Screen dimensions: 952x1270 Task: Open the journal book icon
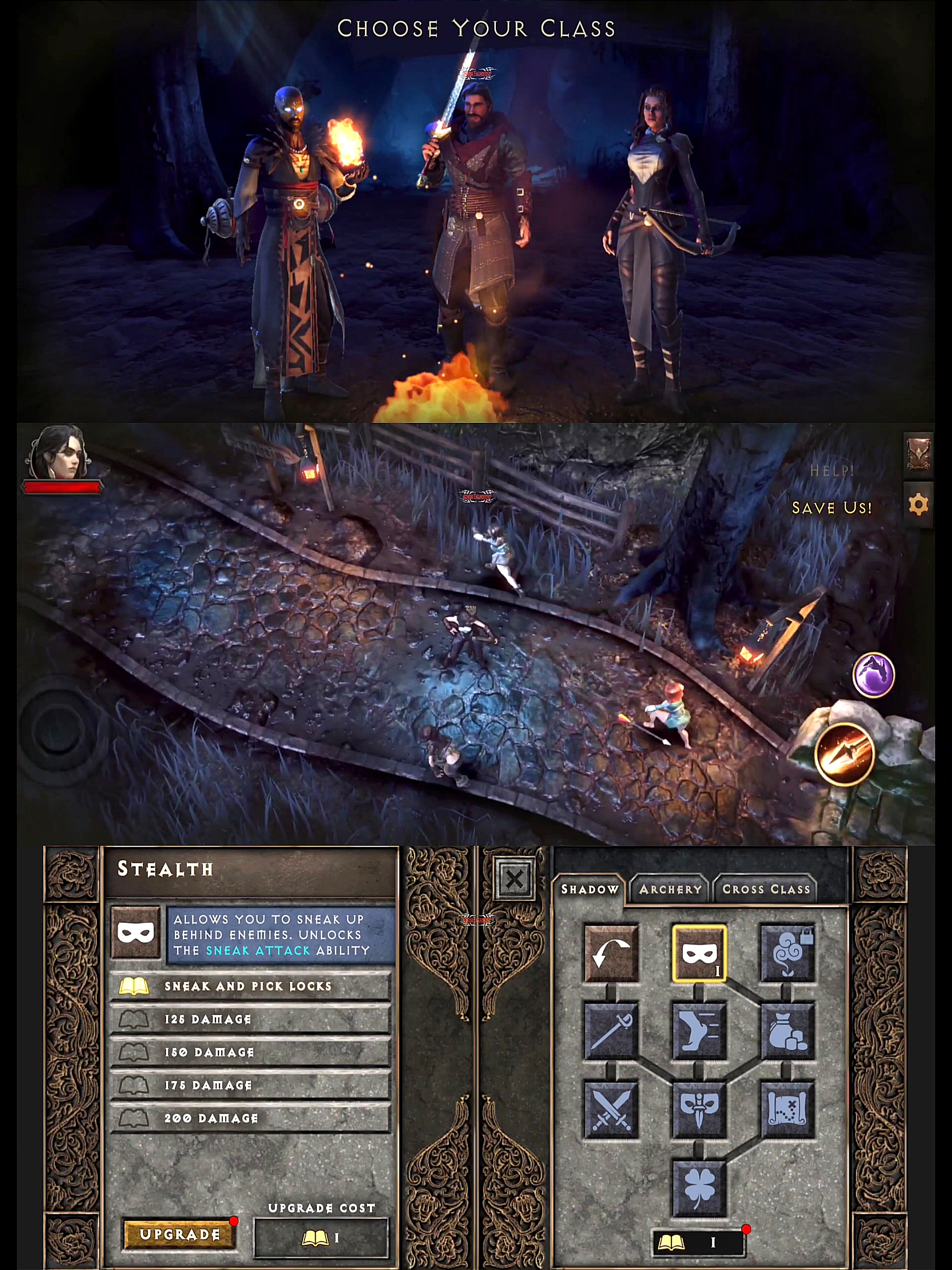918,455
